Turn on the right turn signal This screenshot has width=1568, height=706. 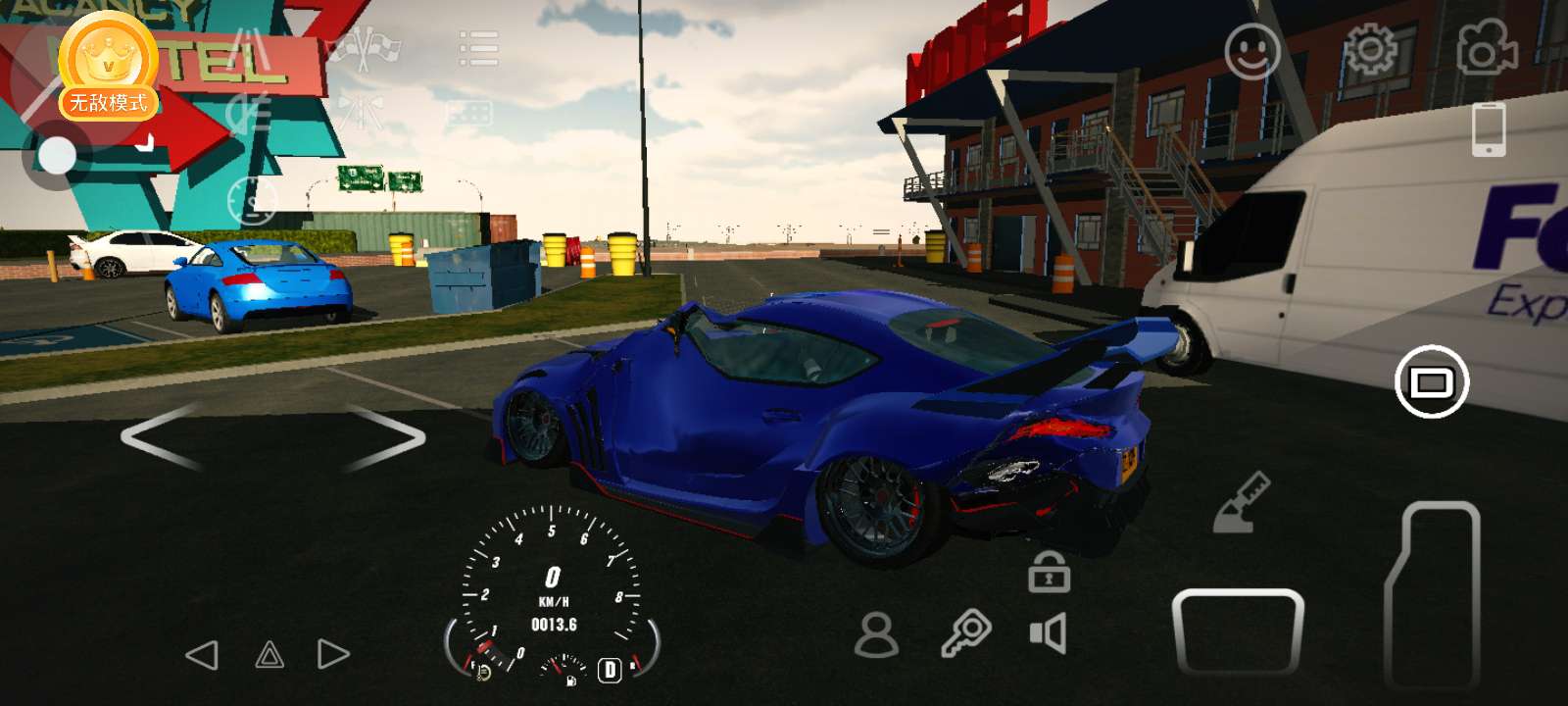tap(333, 654)
